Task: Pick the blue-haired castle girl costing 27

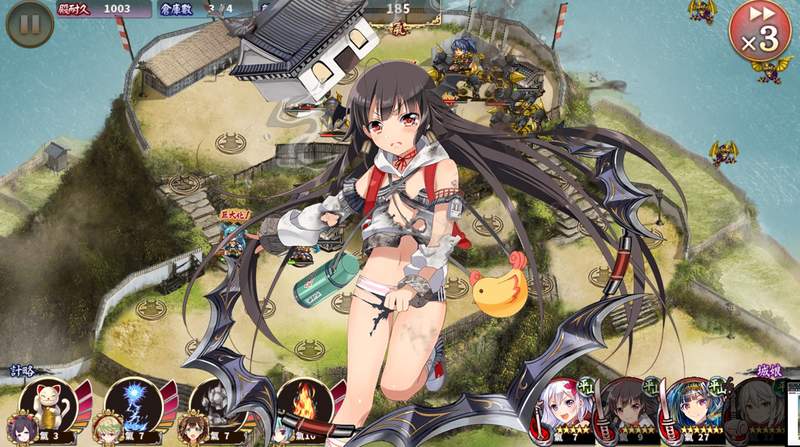Action: tap(692, 410)
